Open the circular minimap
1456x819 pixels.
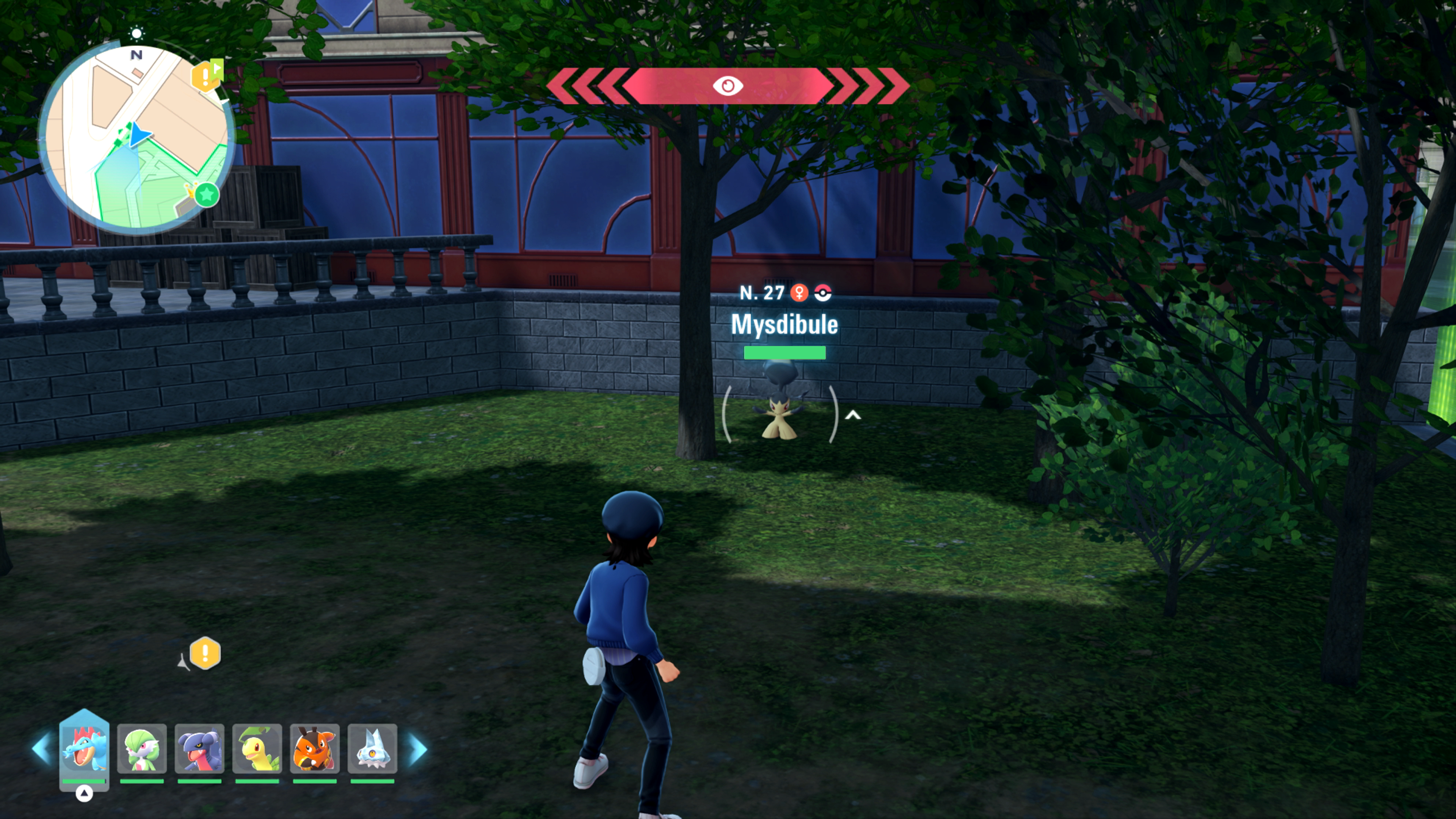(x=136, y=138)
